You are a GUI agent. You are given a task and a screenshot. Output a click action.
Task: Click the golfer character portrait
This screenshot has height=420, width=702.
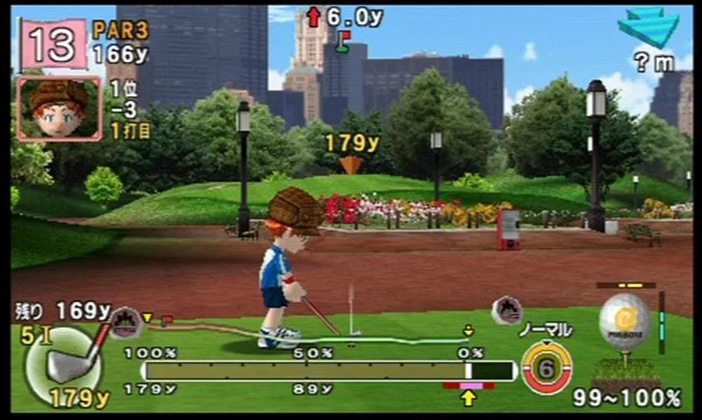pos(59,108)
